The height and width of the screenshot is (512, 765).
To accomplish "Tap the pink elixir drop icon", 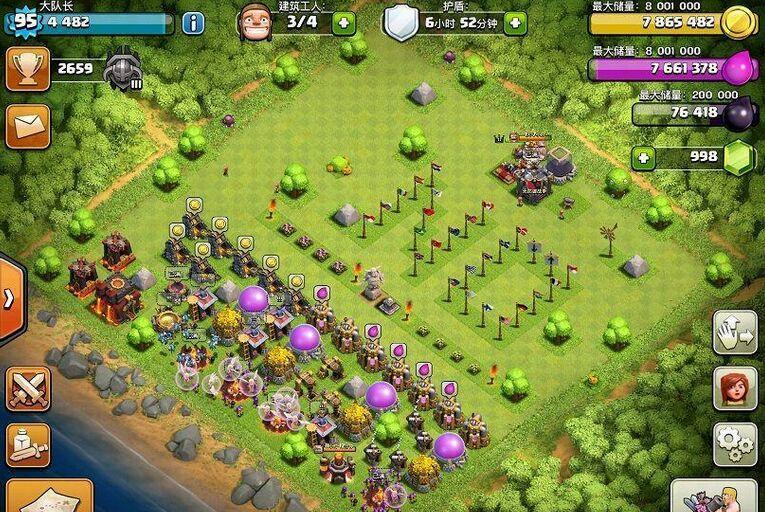I will (x=738, y=68).
